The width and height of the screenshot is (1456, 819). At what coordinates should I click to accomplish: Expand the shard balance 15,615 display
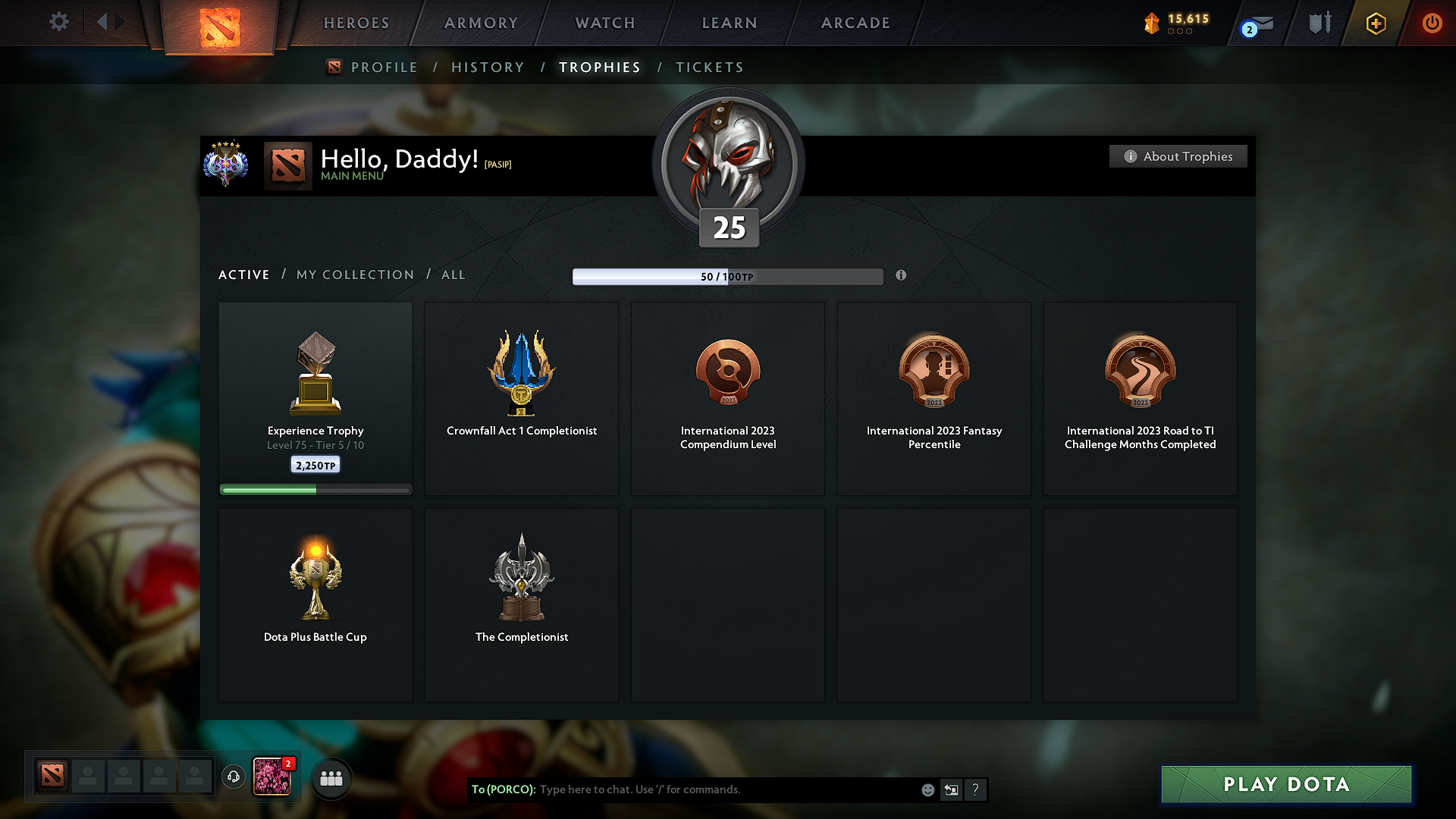1175,23
